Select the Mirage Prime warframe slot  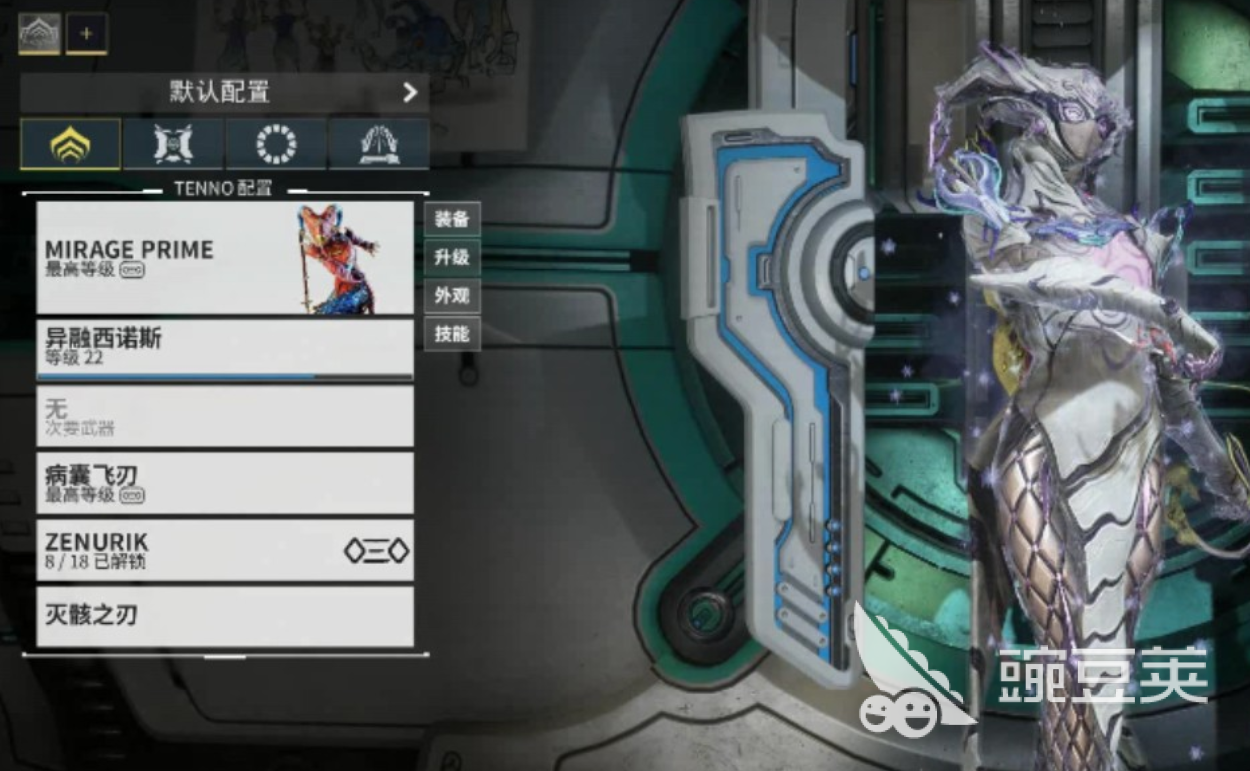click(x=225, y=258)
